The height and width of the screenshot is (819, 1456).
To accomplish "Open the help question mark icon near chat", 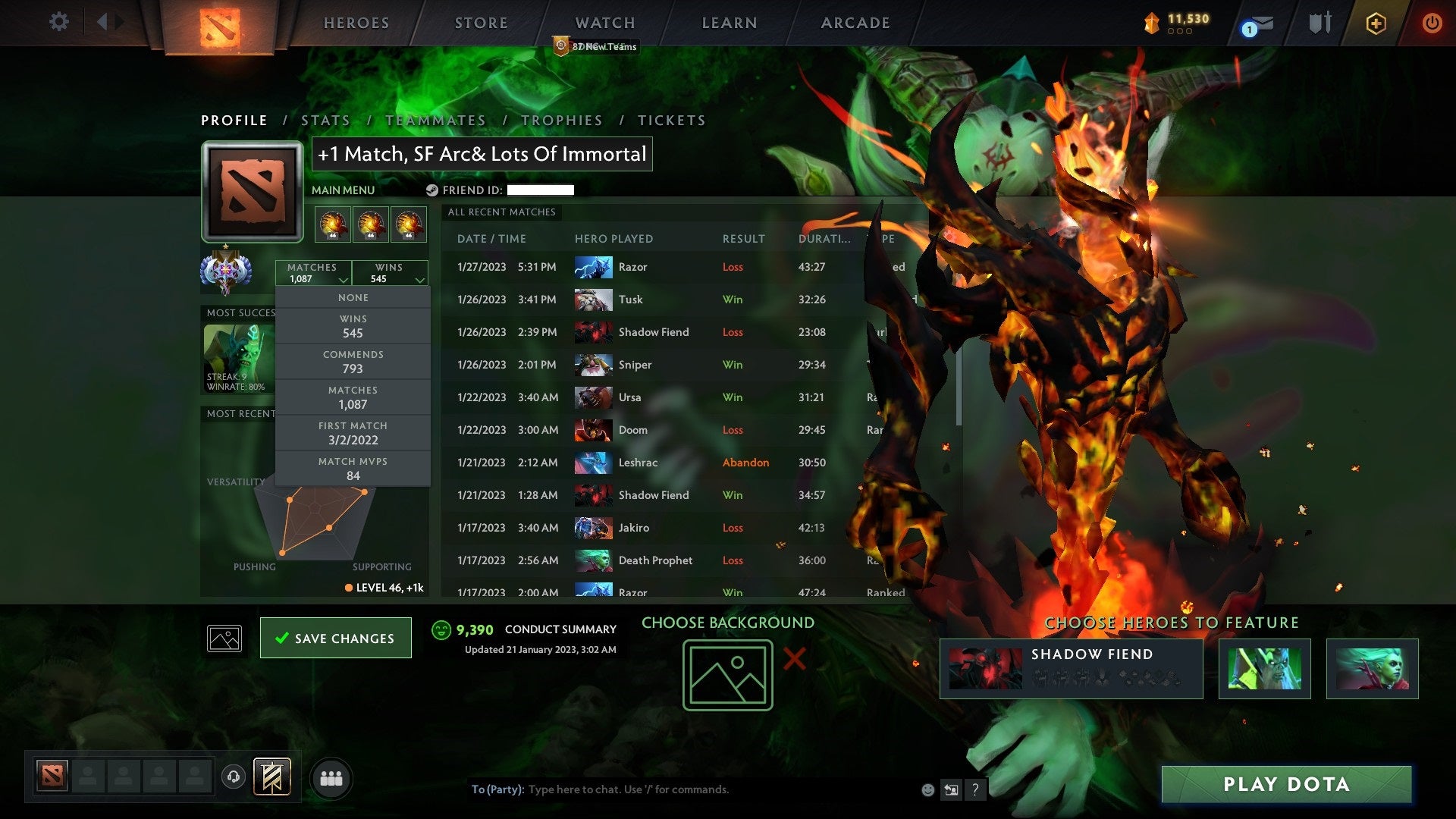I will tap(976, 789).
